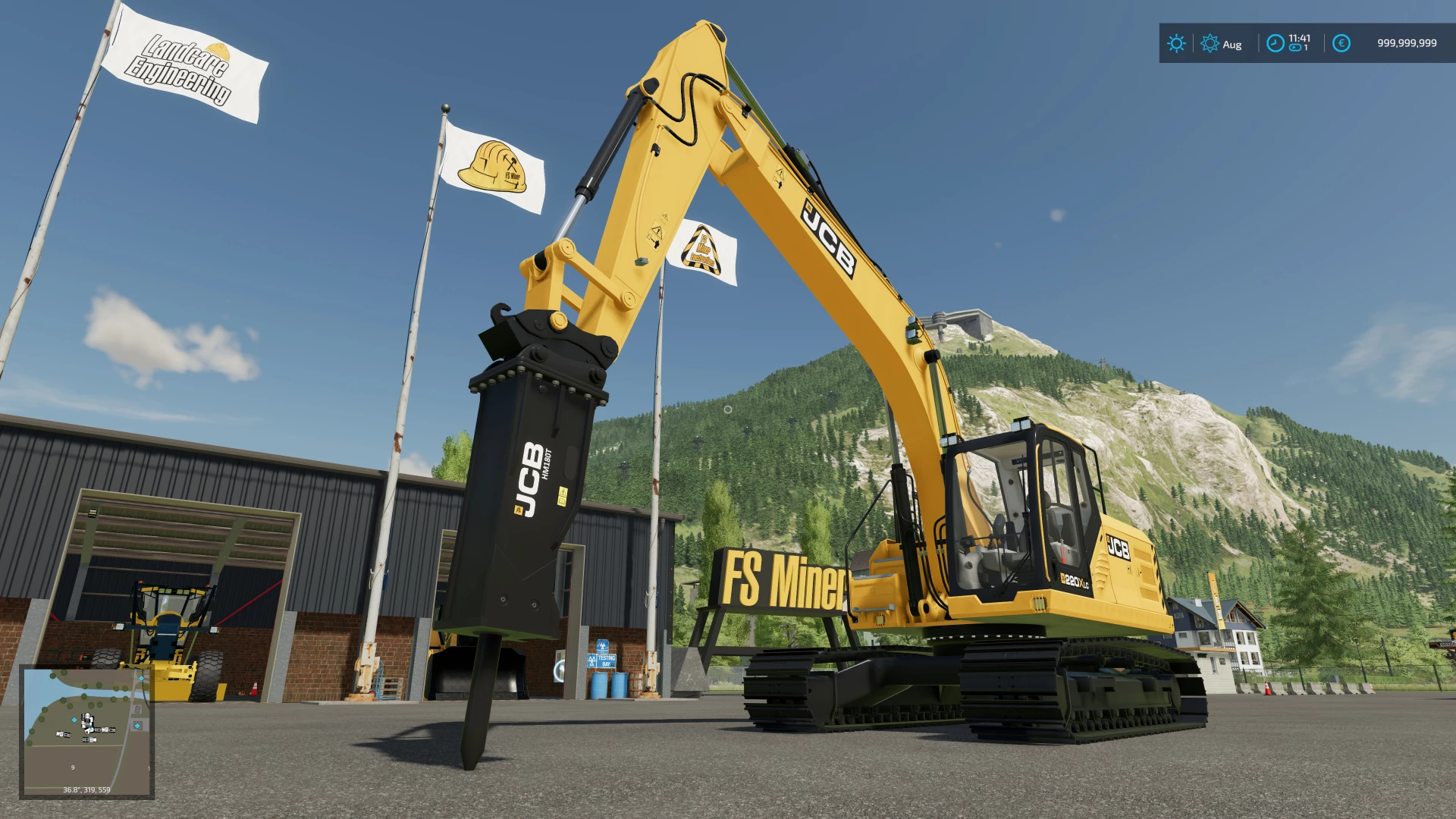
Task: Click the 11:41 time display
Action: coord(1301,38)
